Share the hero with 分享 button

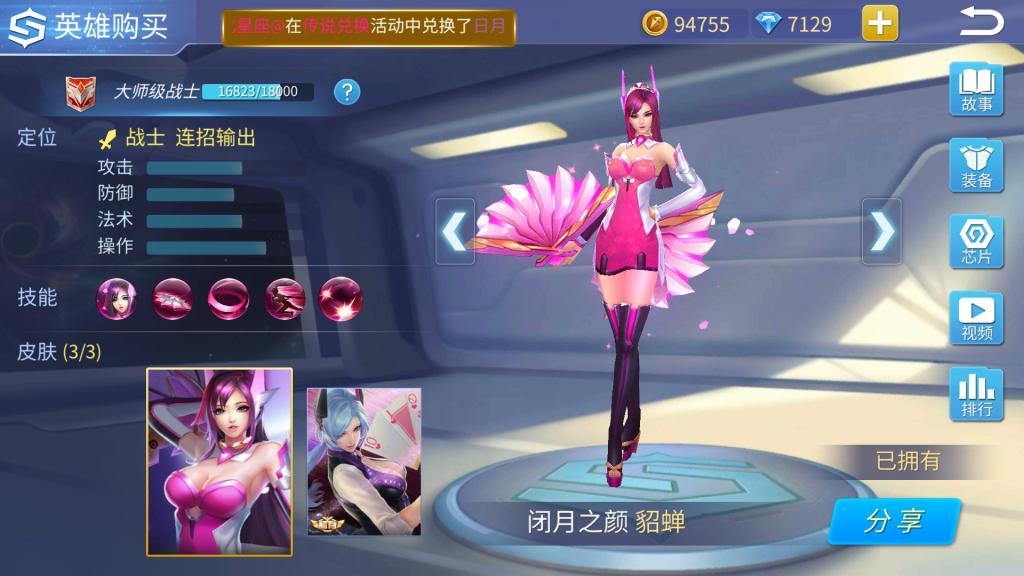click(x=894, y=522)
